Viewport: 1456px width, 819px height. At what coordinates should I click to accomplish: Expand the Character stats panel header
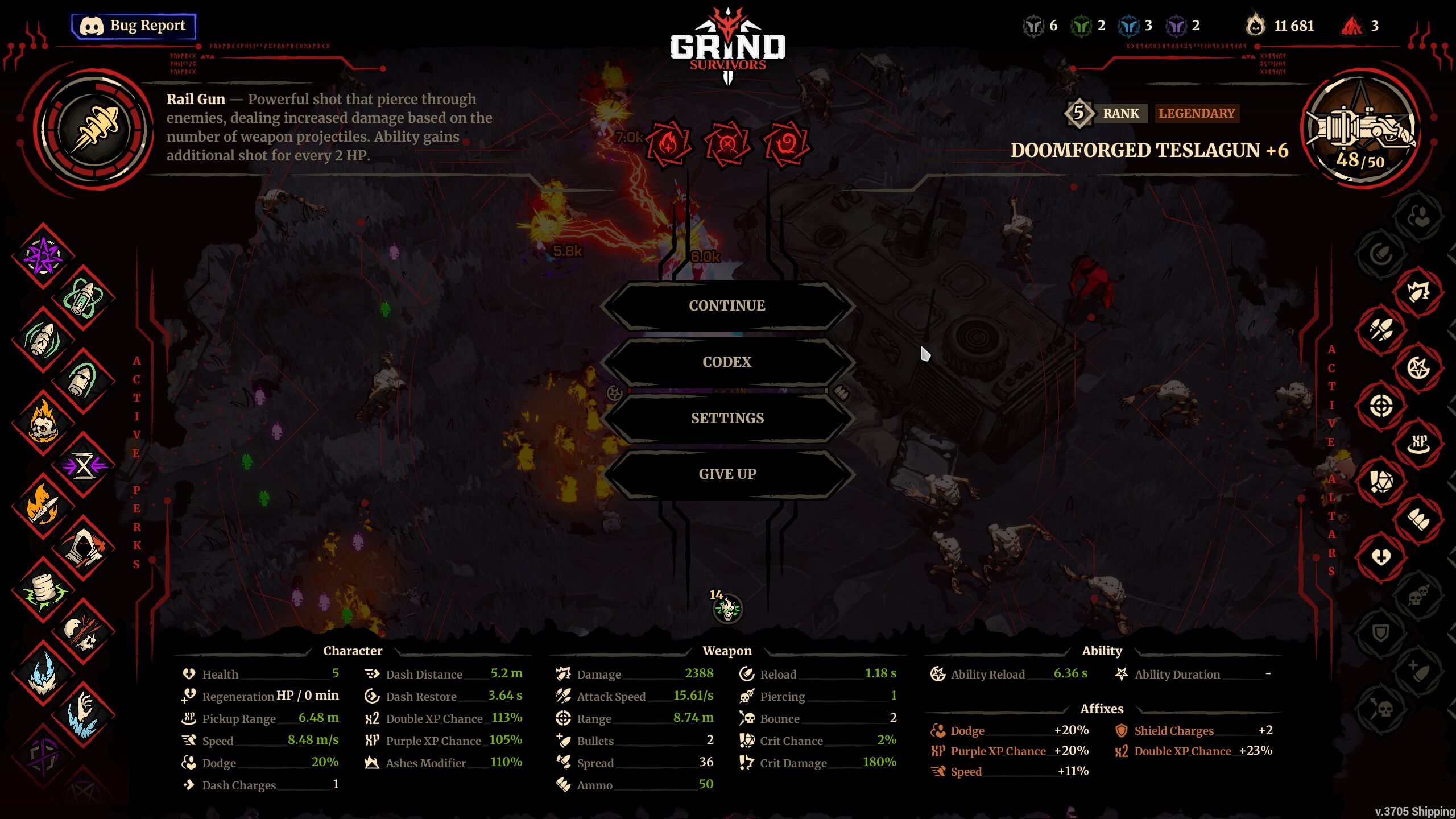[353, 651]
